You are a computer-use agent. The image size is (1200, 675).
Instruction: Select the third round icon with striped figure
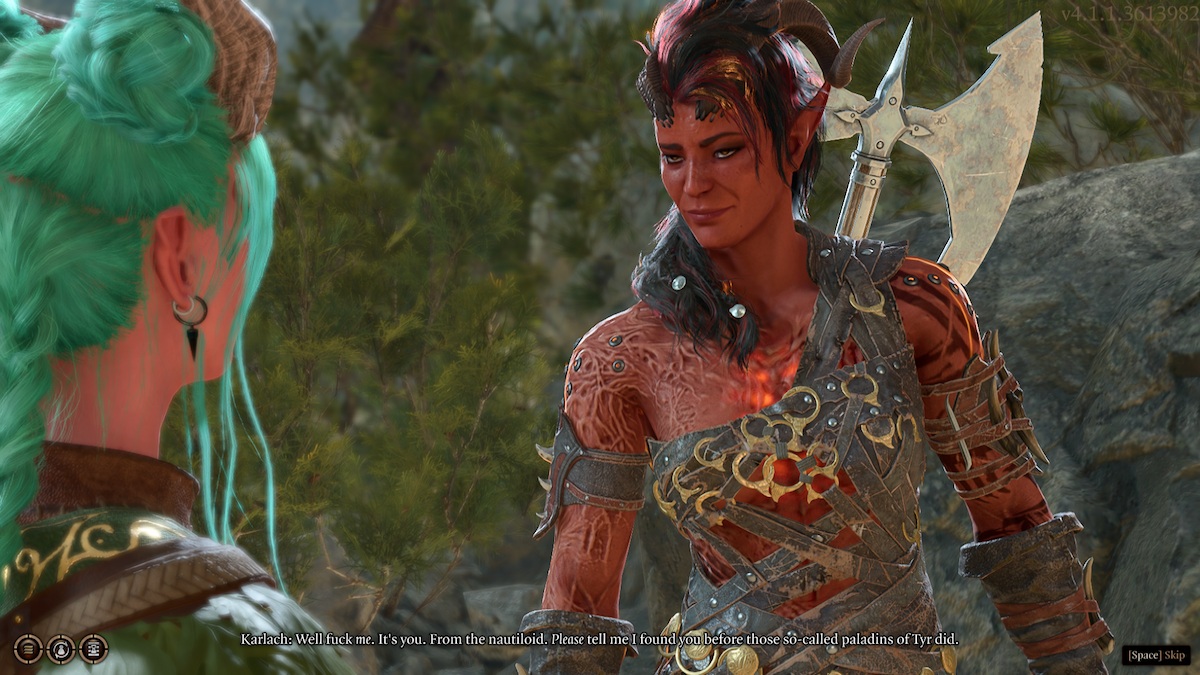point(94,649)
